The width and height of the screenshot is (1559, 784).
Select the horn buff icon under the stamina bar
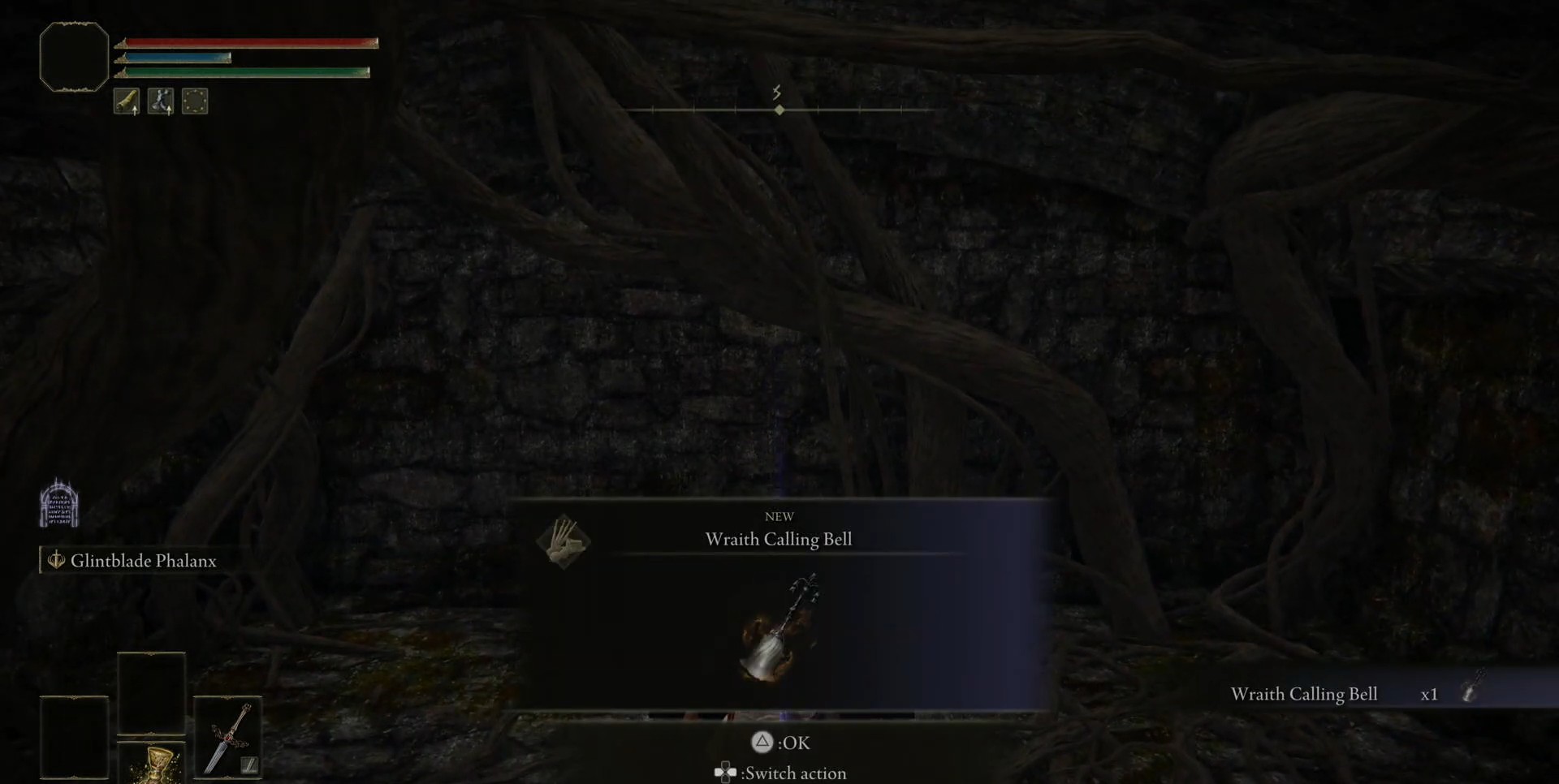tap(127, 101)
